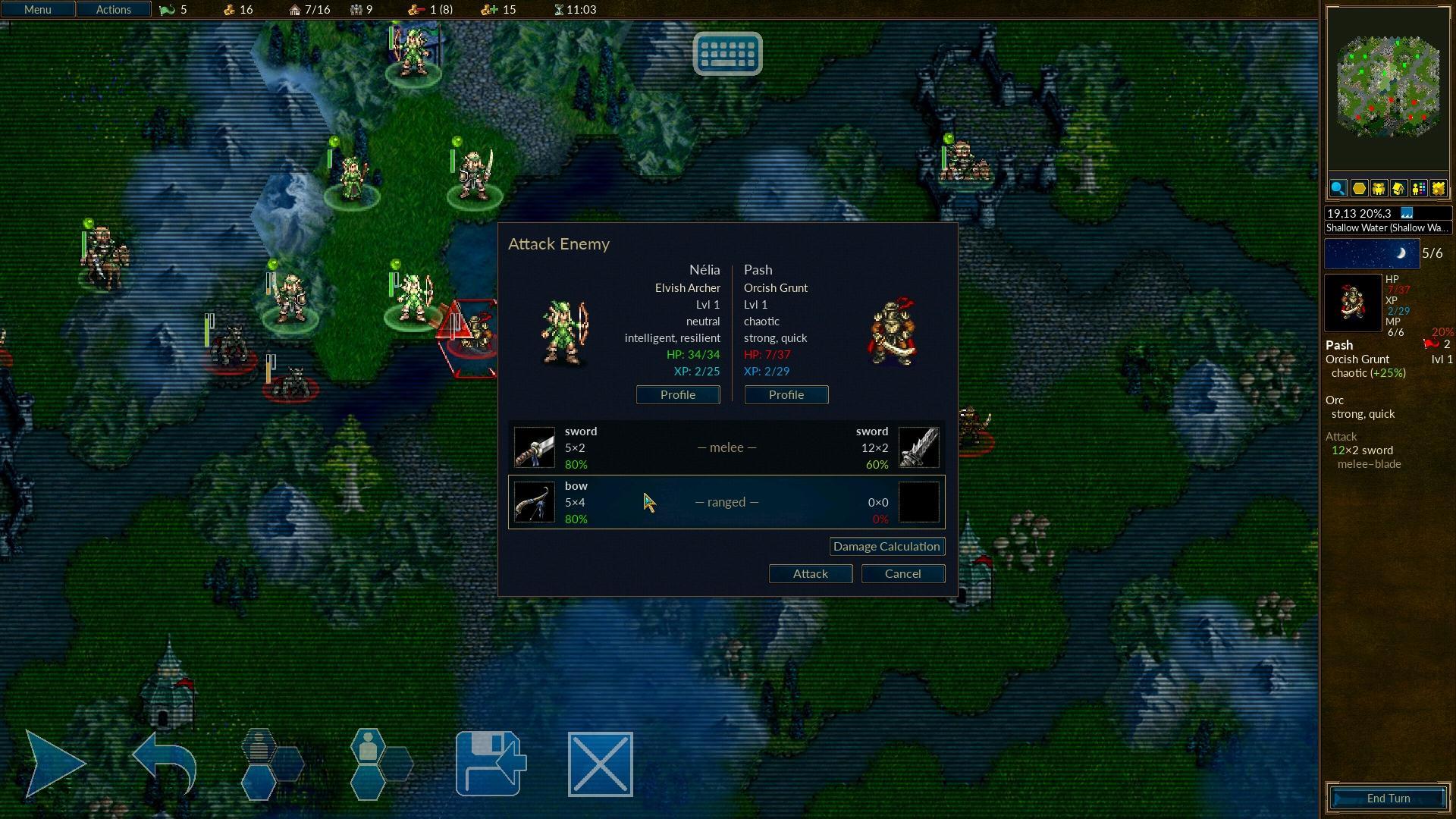This screenshot has height=819, width=1456.
Task: Open the on-screen keyboard icon
Action: [727, 53]
